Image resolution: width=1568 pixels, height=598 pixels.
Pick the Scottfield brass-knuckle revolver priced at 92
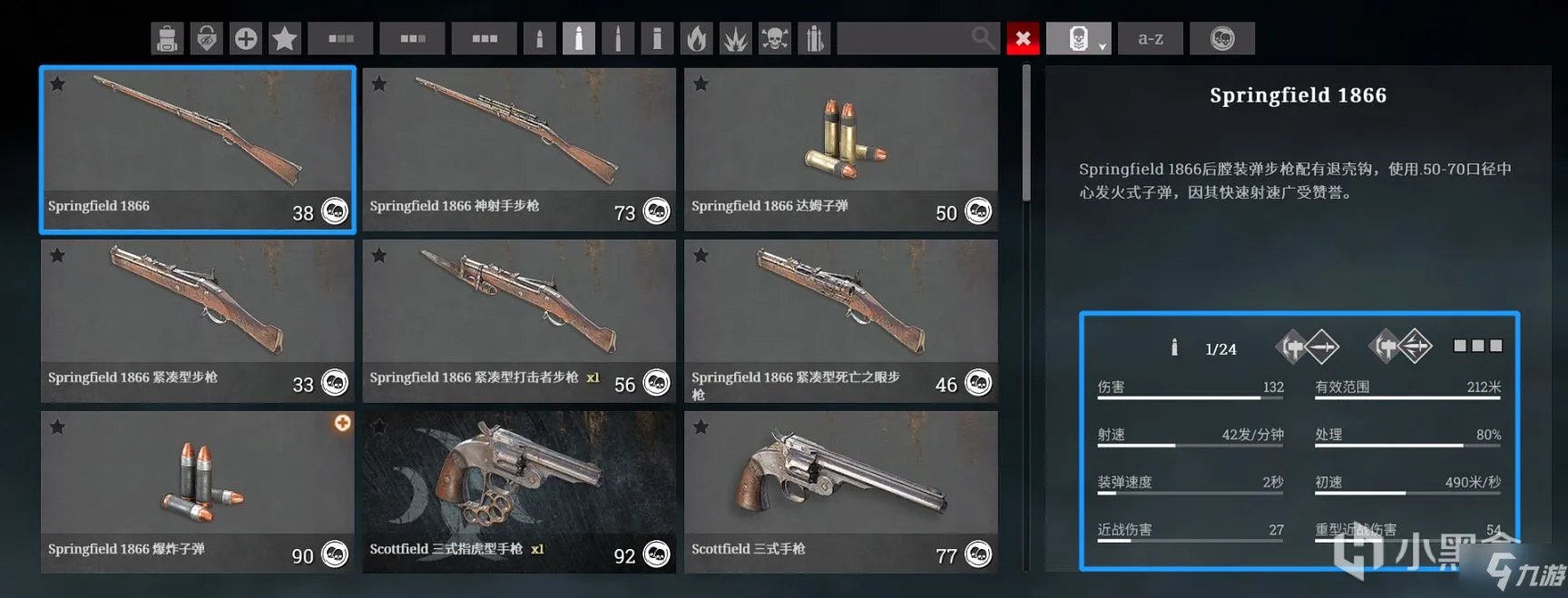(x=519, y=492)
